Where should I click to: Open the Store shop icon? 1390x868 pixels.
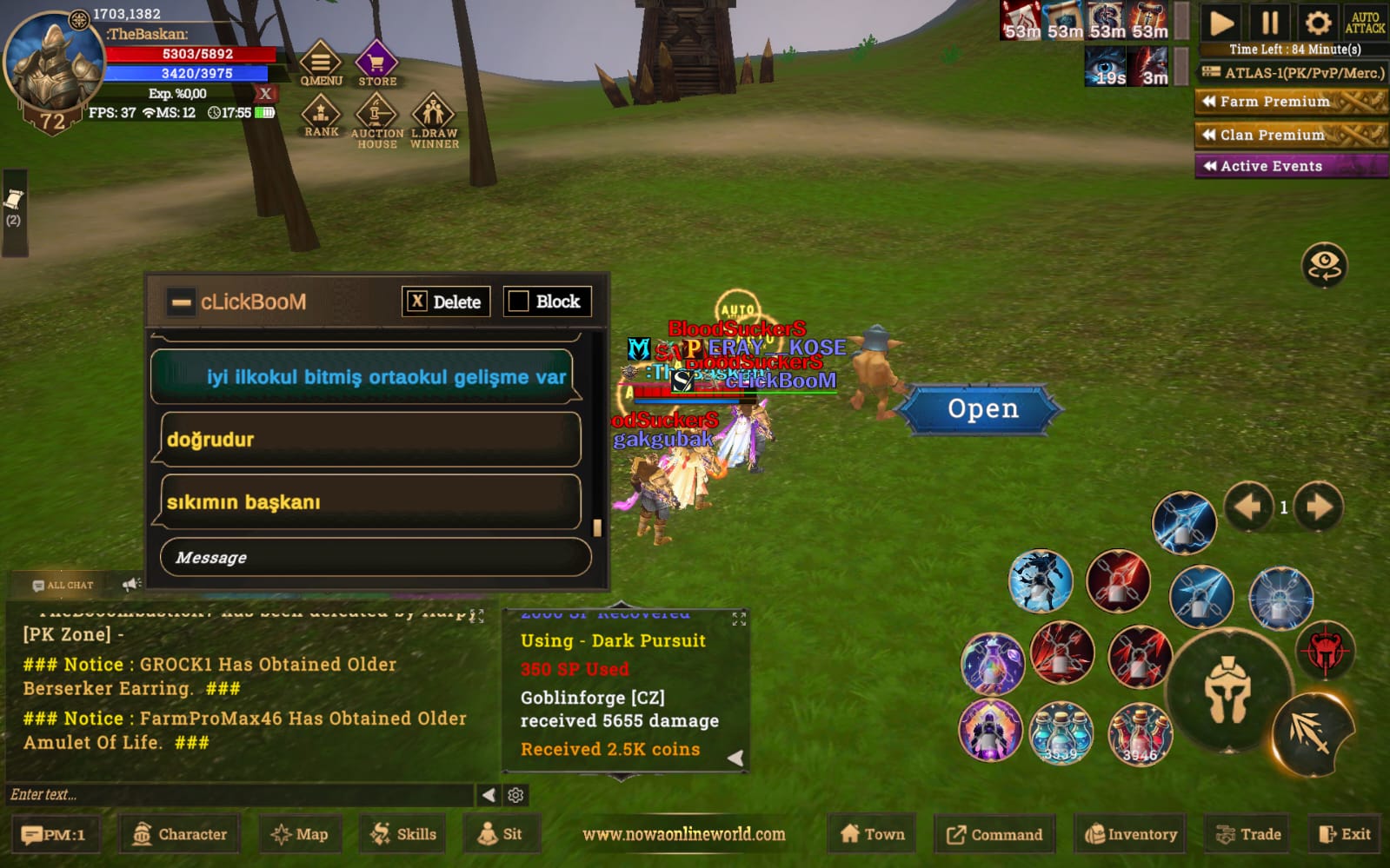[x=376, y=63]
